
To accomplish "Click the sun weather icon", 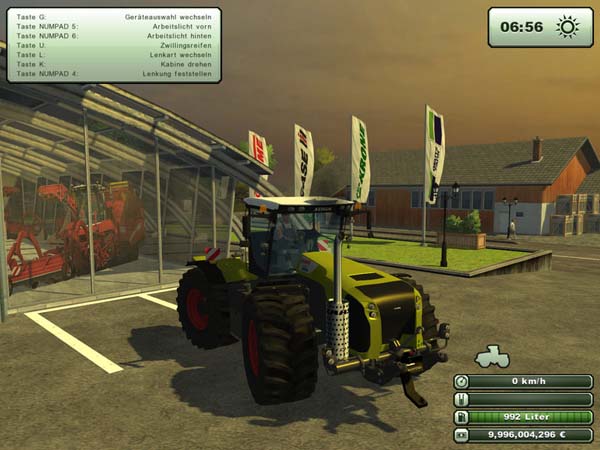I will coord(568,27).
